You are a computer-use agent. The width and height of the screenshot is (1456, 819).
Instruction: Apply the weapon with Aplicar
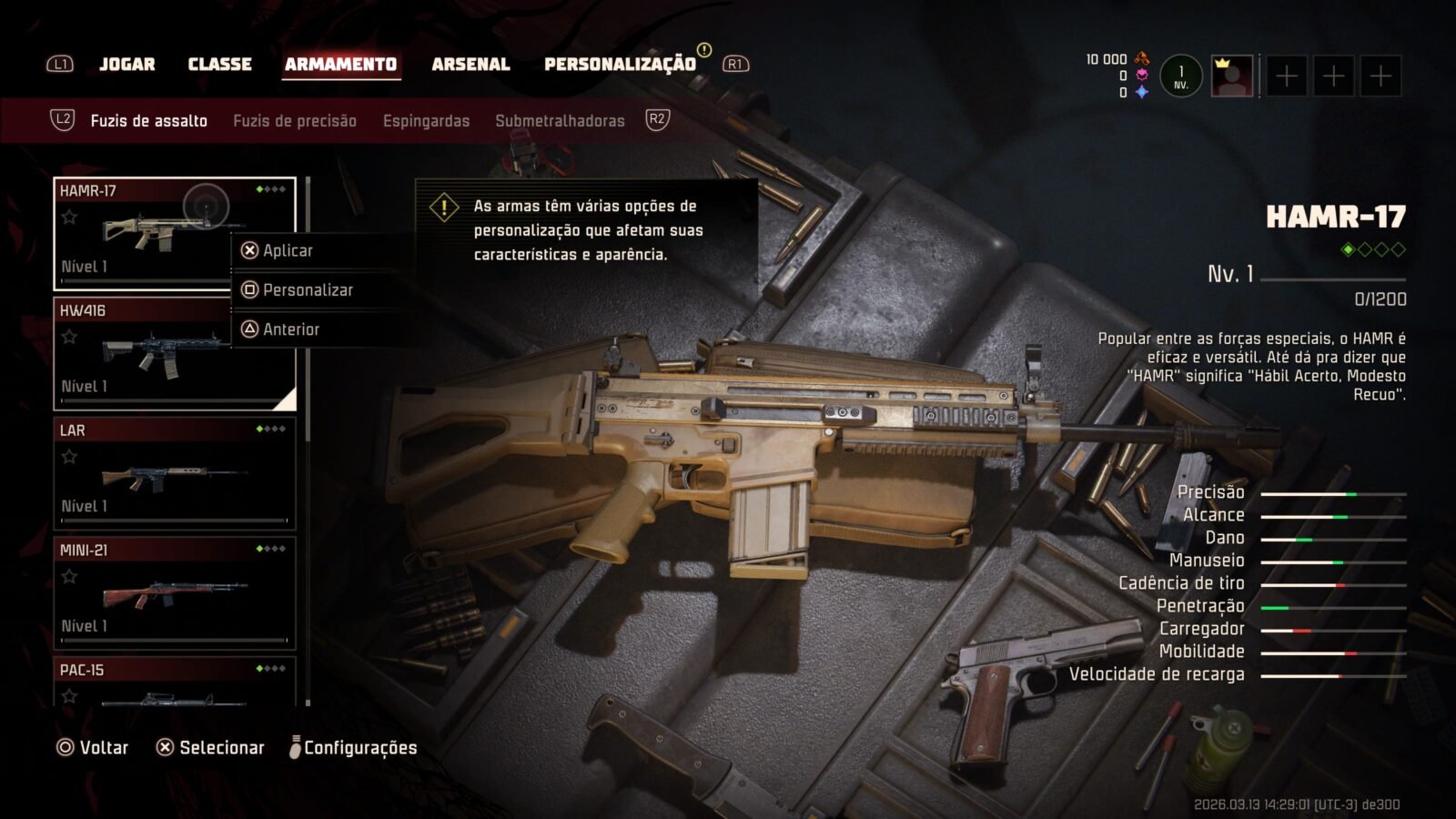click(x=288, y=250)
